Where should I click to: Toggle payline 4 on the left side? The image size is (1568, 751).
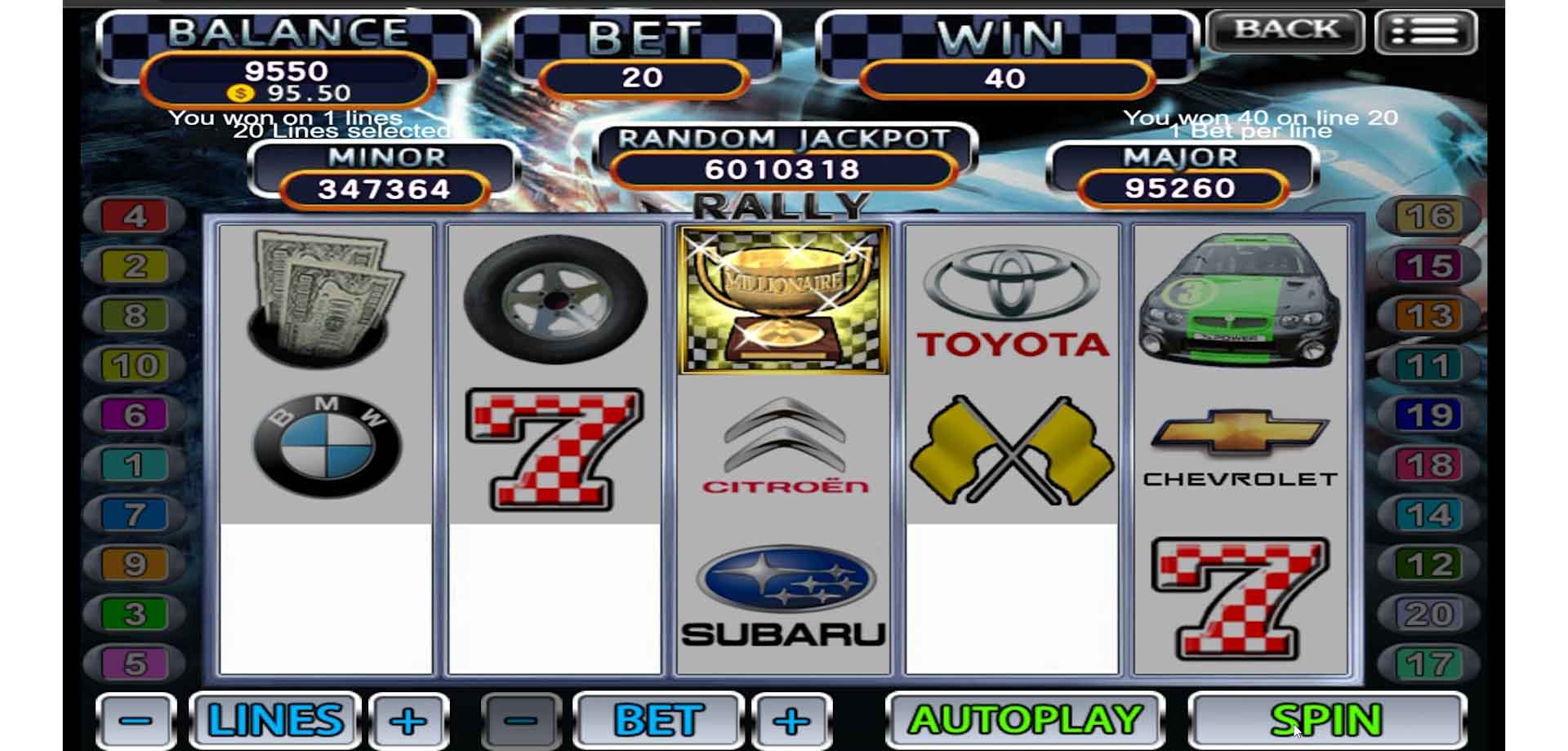click(135, 217)
